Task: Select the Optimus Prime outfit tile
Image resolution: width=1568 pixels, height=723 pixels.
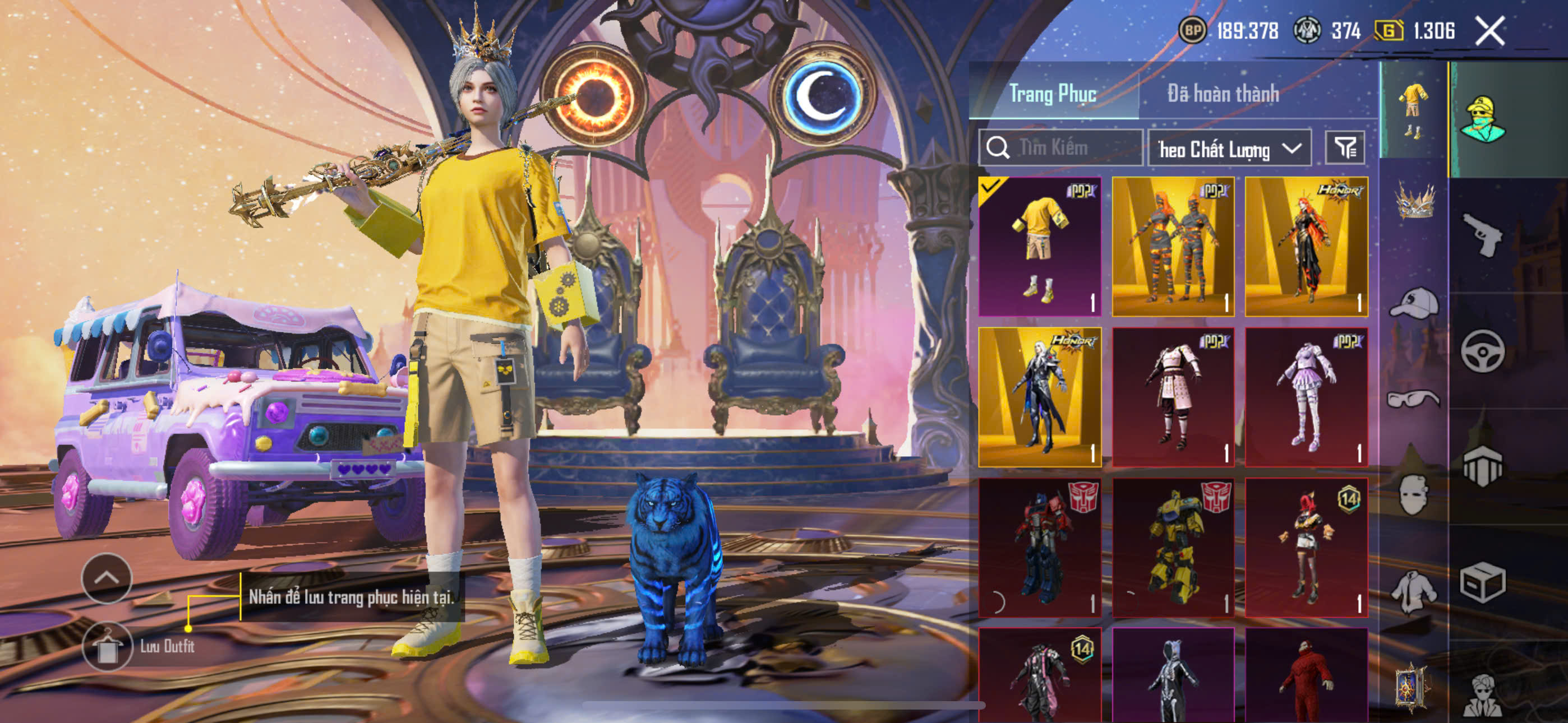Action: tap(1039, 547)
